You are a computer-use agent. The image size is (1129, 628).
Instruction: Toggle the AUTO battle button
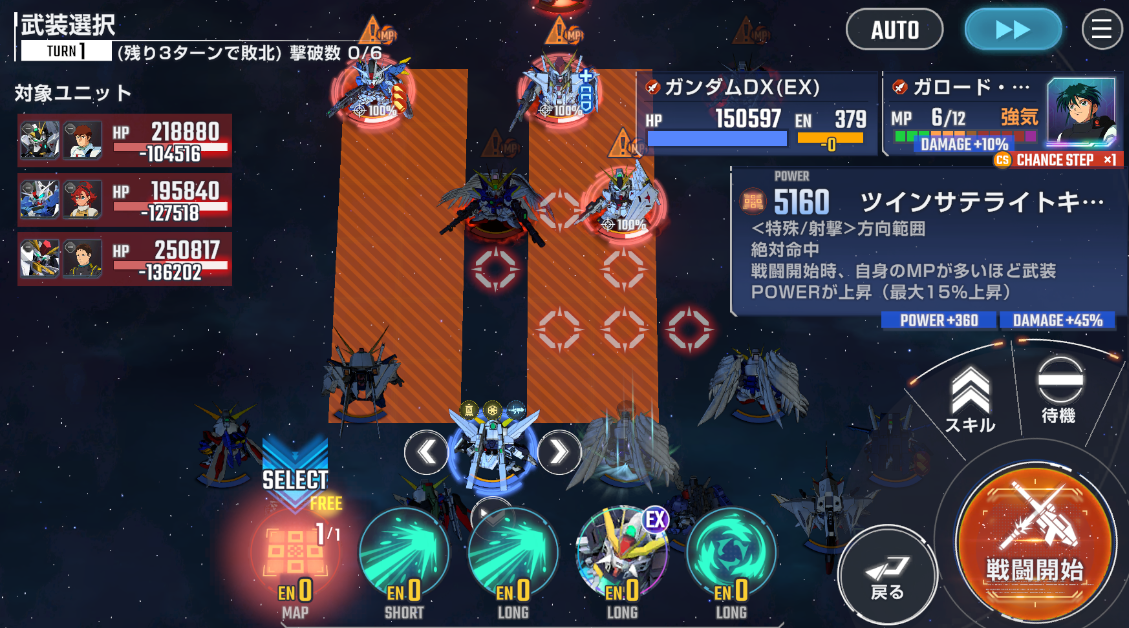(x=894, y=30)
